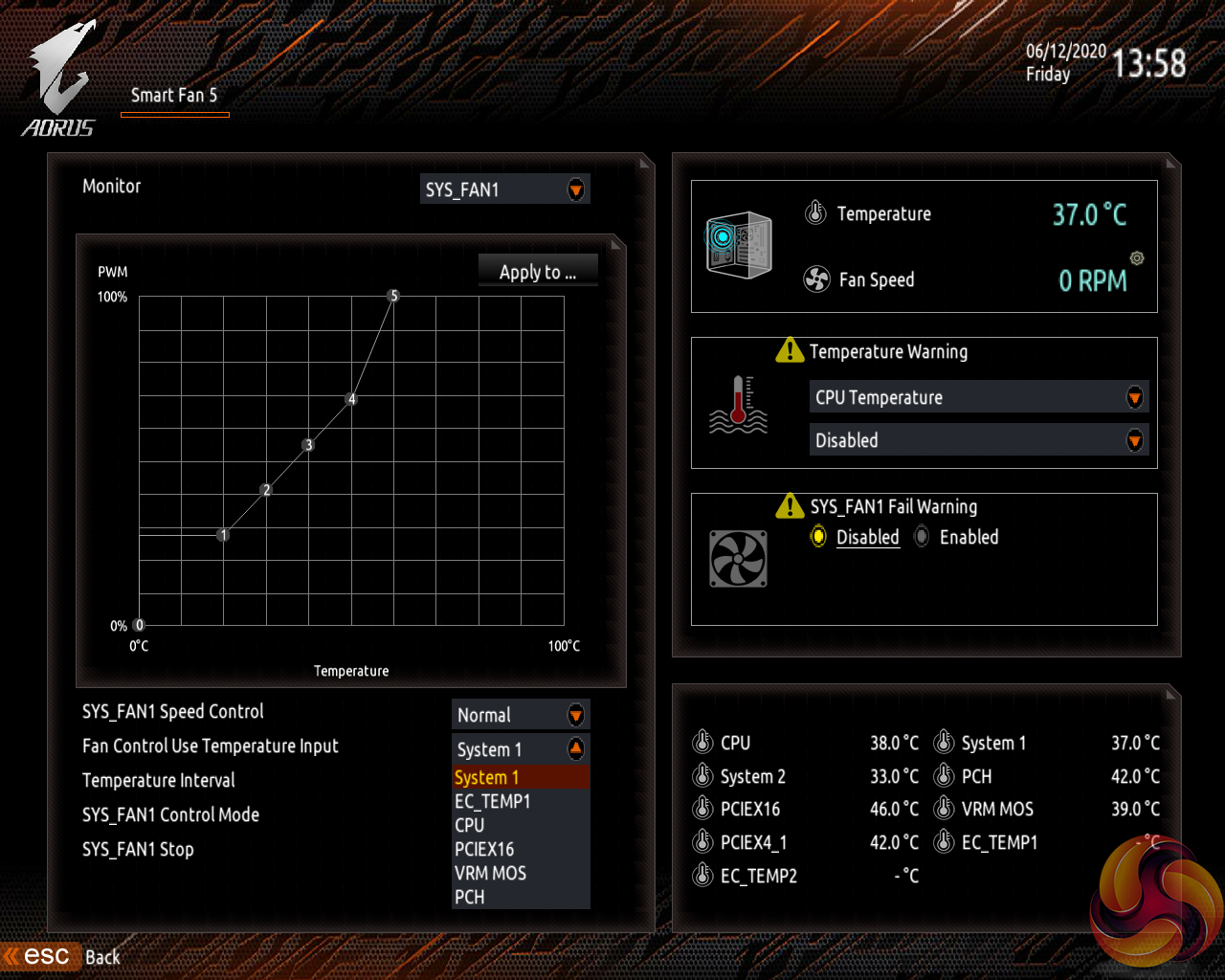
Task: Click the gear icon beside Fan Speed reading
Action: (1135, 258)
